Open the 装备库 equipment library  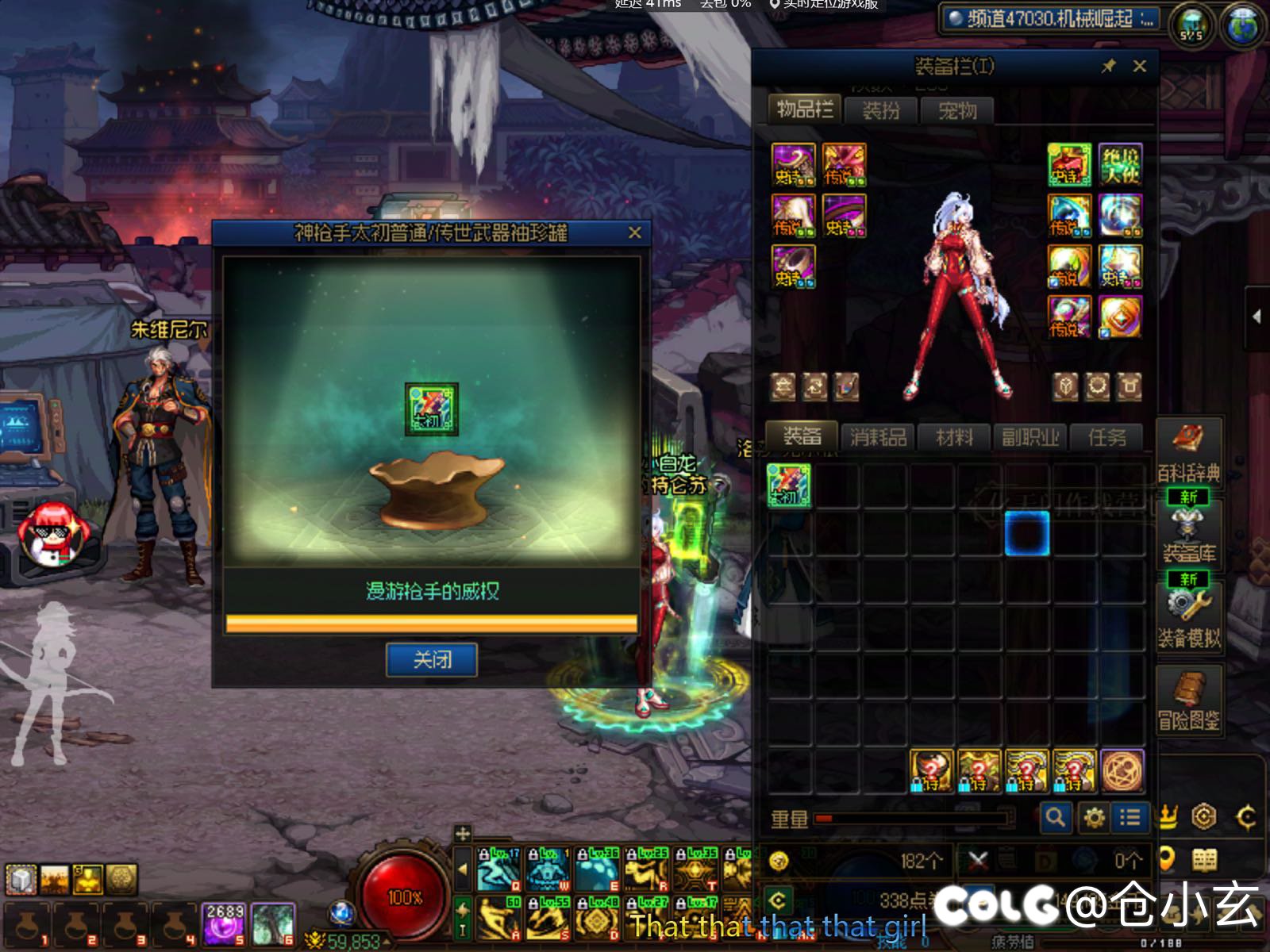[1188, 535]
